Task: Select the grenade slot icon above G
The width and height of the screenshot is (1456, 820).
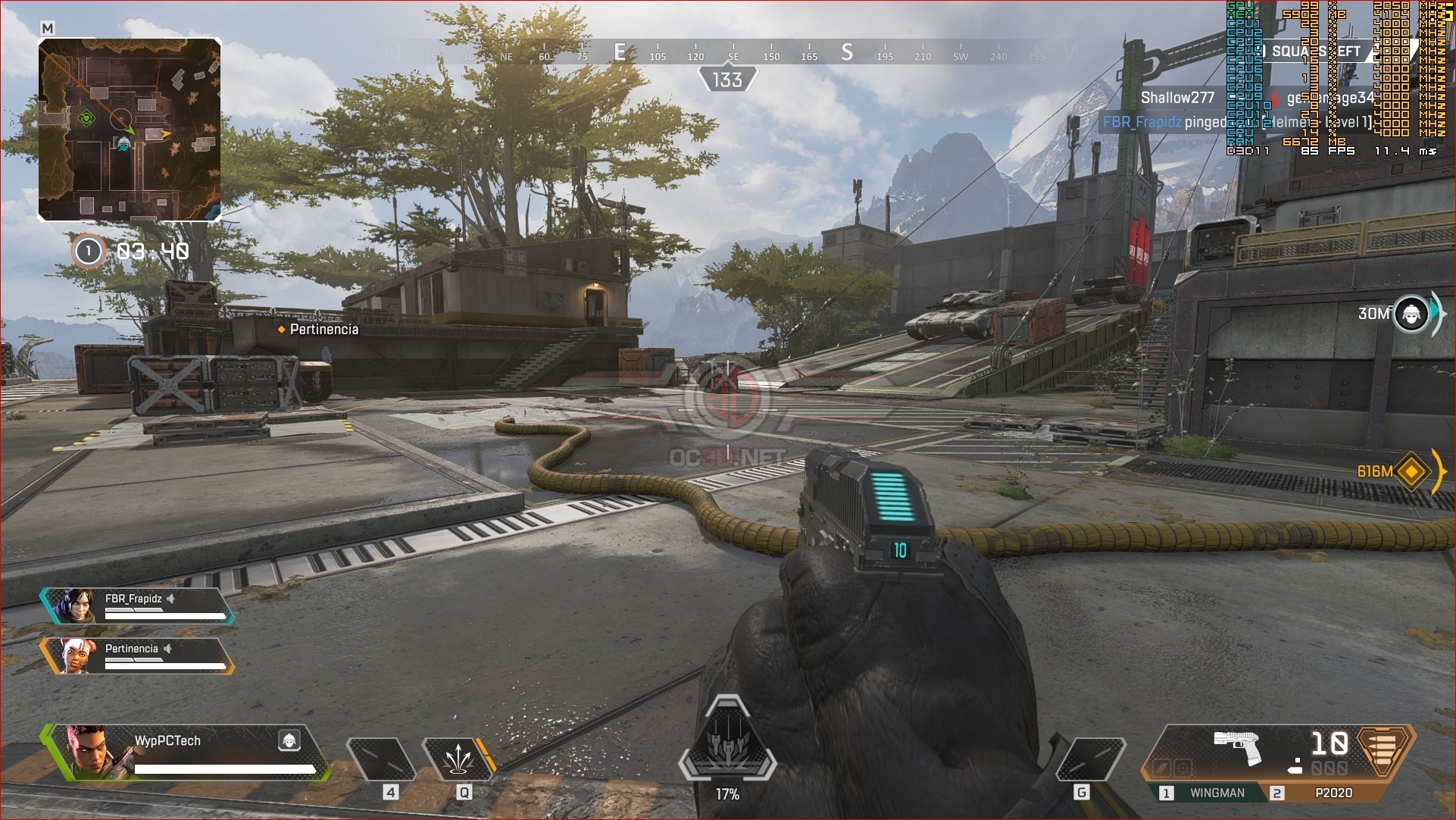Action: [x=1091, y=761]
